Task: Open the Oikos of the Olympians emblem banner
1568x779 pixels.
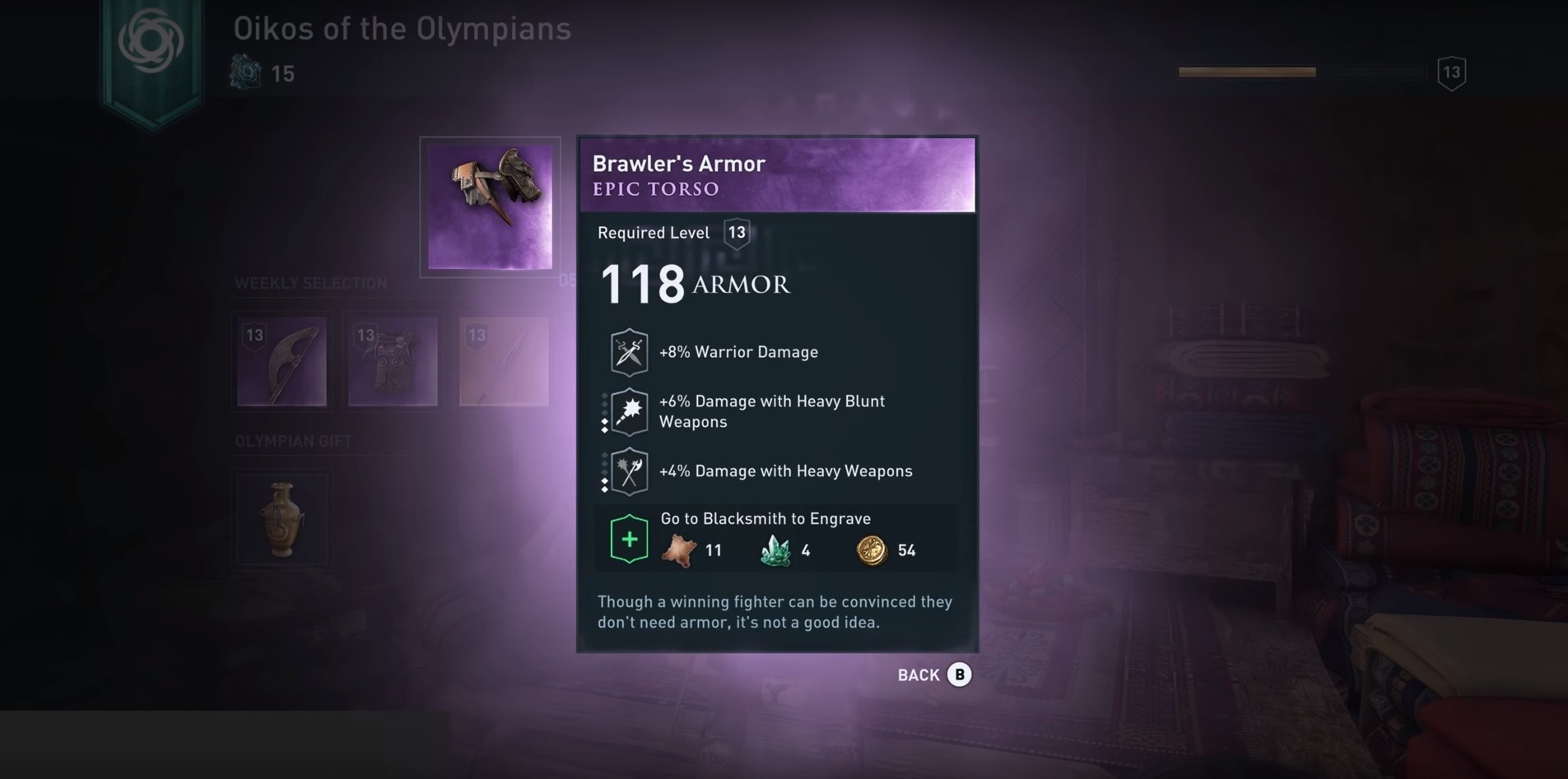Action: click(x=151, y=49)
